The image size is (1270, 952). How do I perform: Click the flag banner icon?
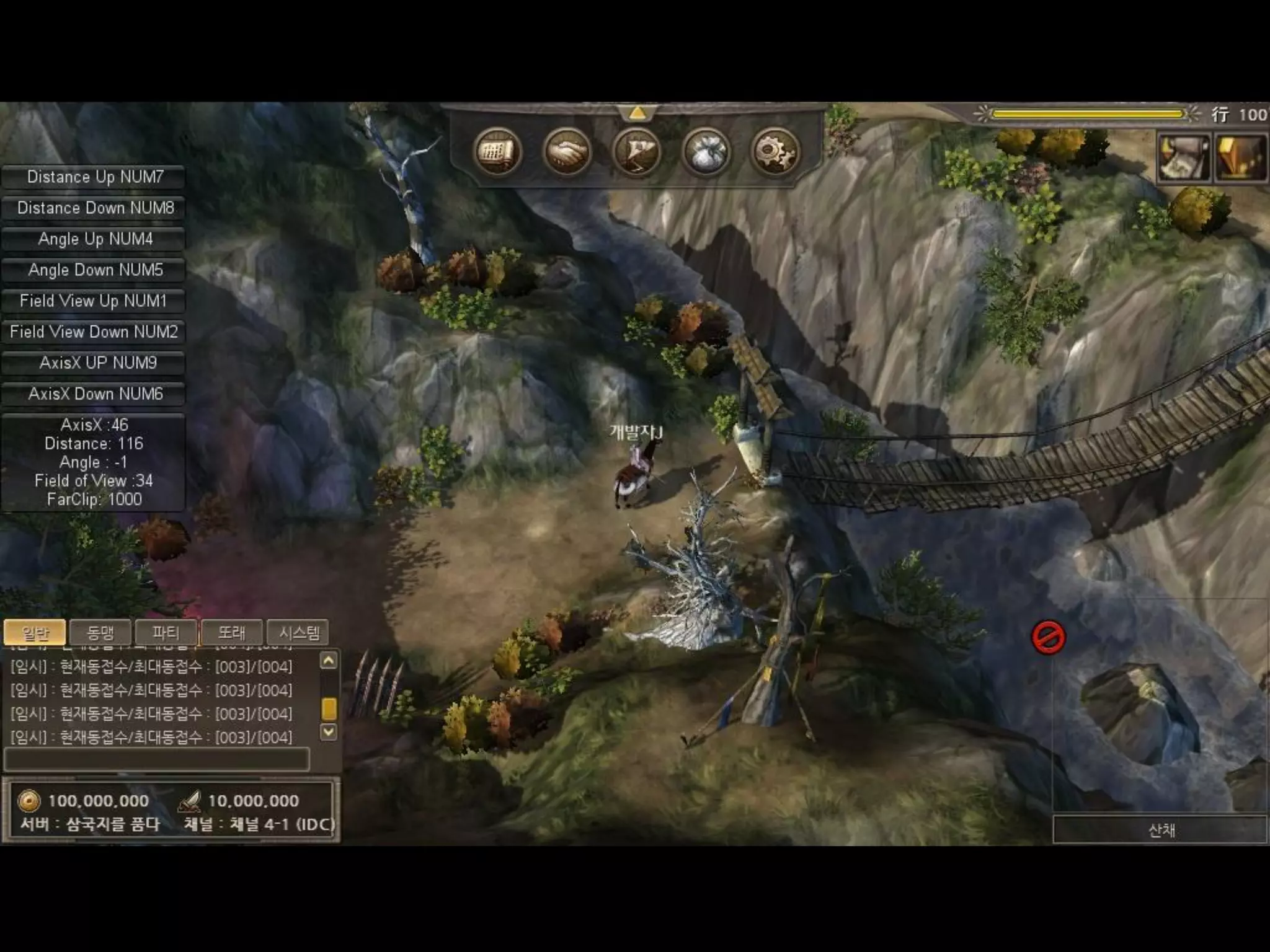pos(636,152)
